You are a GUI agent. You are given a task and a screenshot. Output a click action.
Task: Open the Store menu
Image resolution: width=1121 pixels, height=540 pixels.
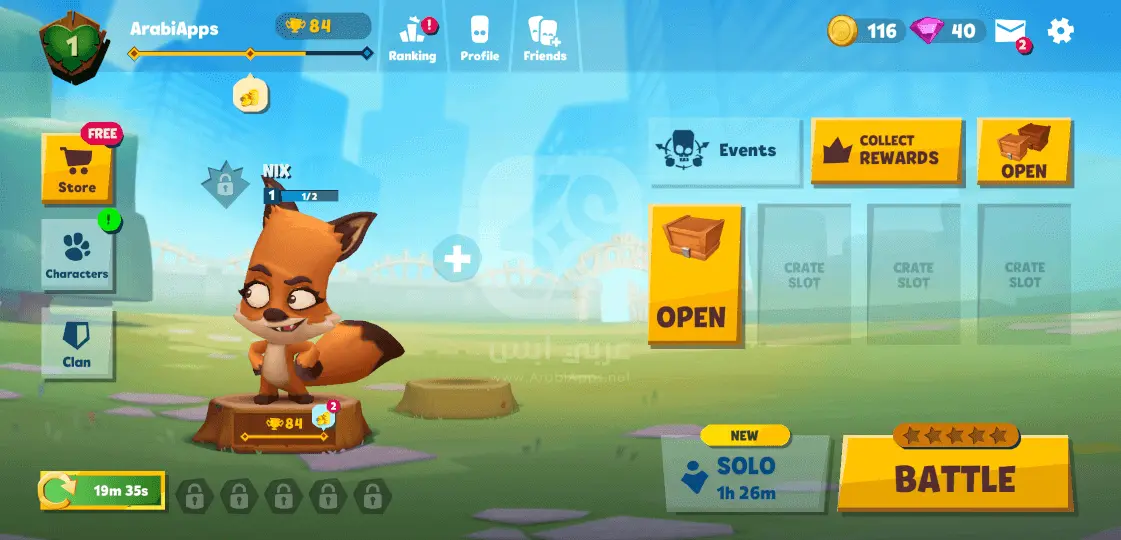point(77,168)
